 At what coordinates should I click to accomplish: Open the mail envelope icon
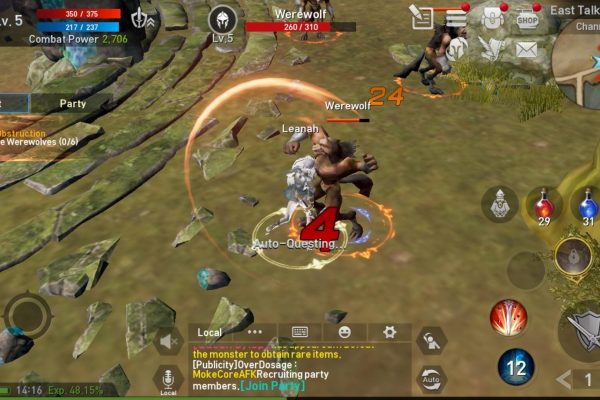(x=526, y=48)
